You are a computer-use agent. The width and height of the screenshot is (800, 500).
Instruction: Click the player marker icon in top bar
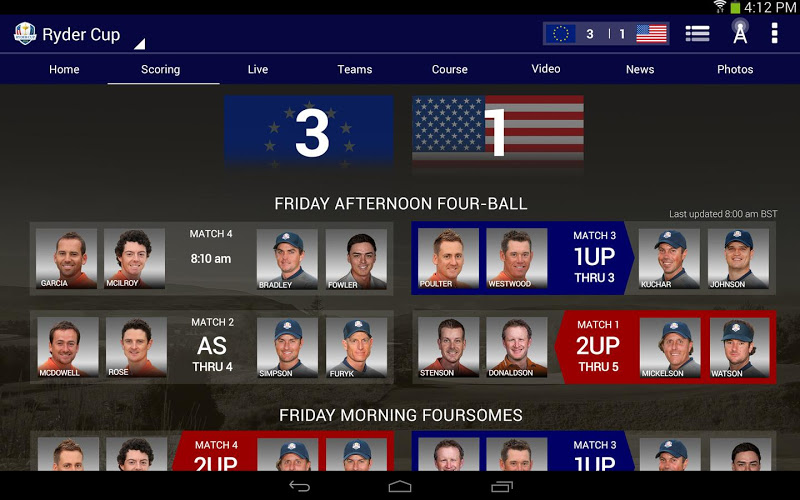coord(740,33)
